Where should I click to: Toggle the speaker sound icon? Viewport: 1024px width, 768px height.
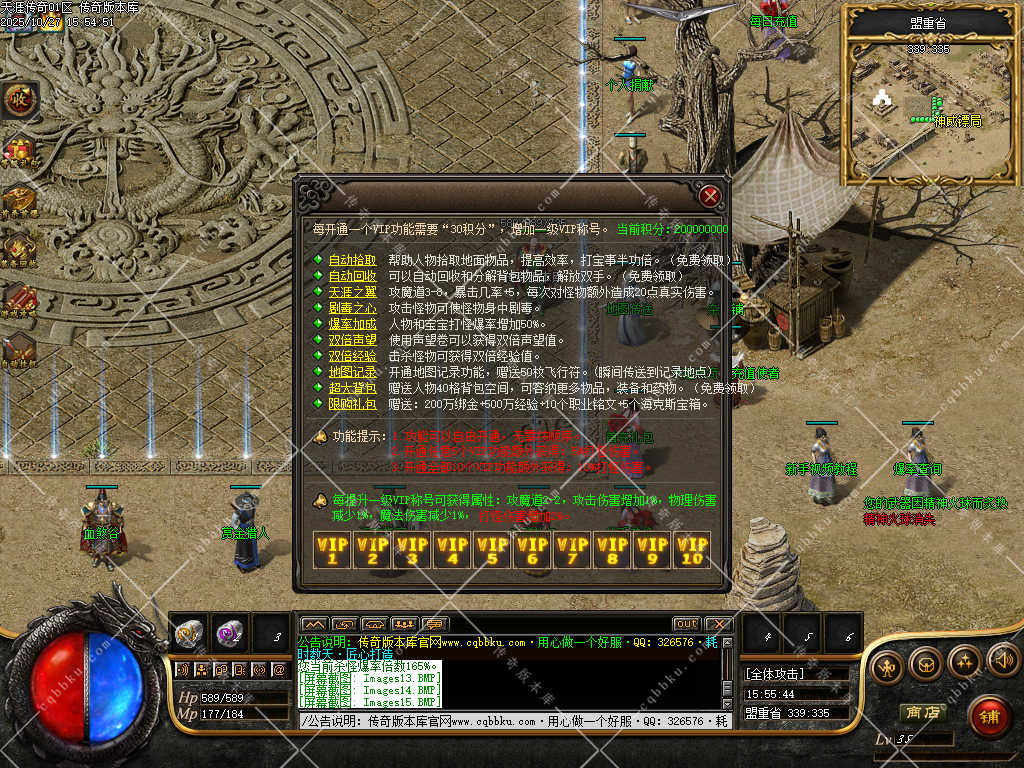(1003, 660)
